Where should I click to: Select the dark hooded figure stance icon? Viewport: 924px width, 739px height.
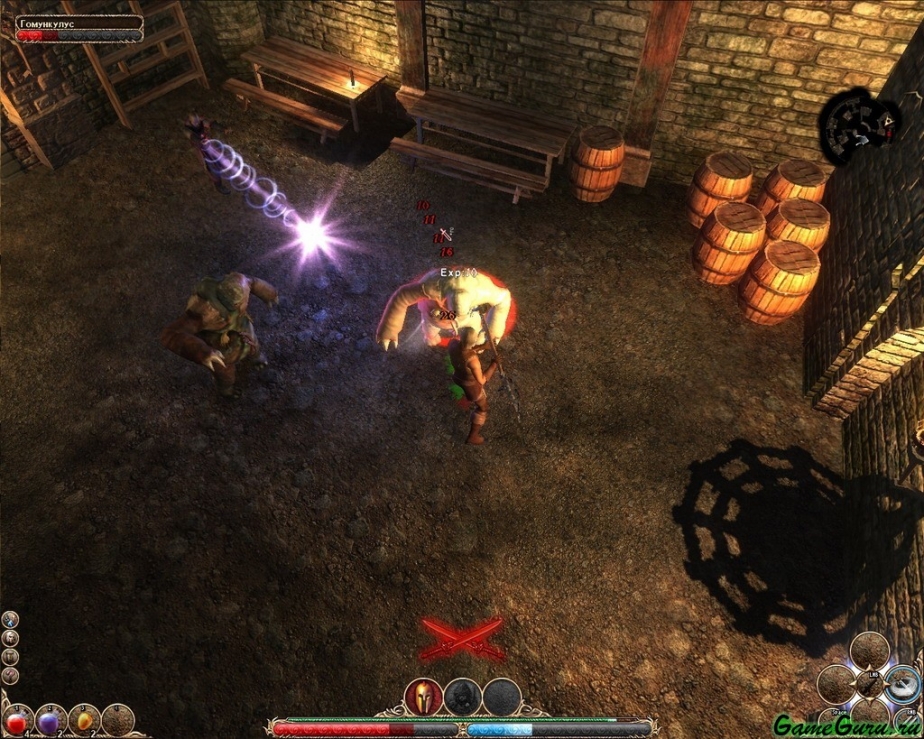click(x=461, y=697)
